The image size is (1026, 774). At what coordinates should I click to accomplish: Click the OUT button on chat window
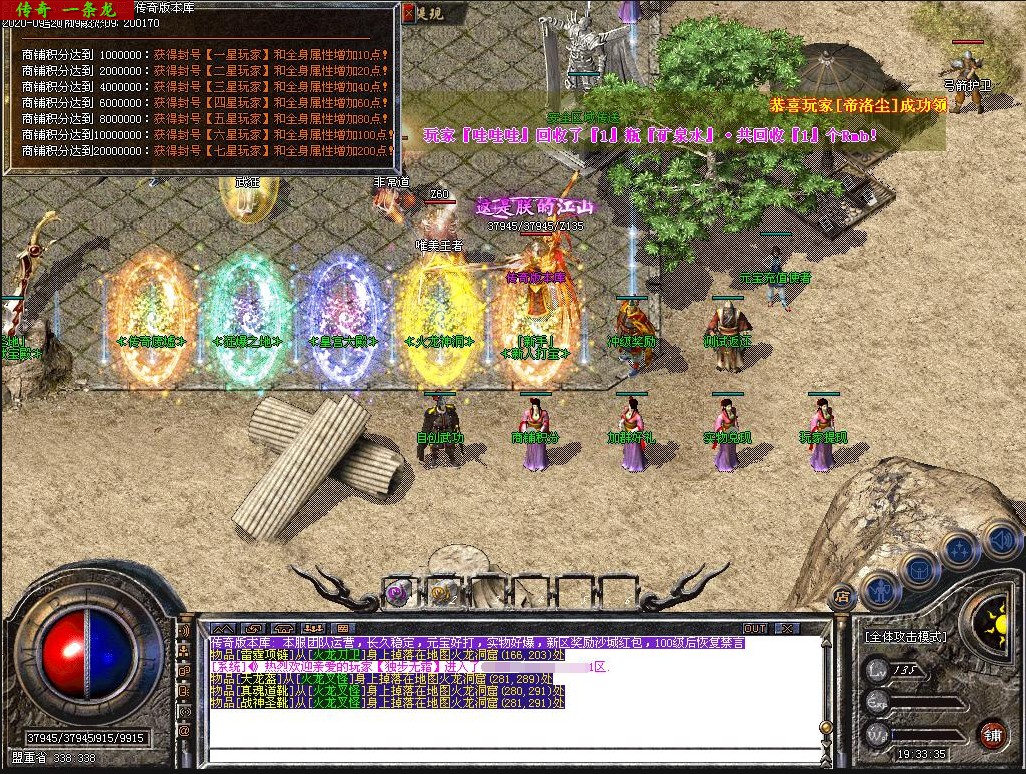point(755,629)
